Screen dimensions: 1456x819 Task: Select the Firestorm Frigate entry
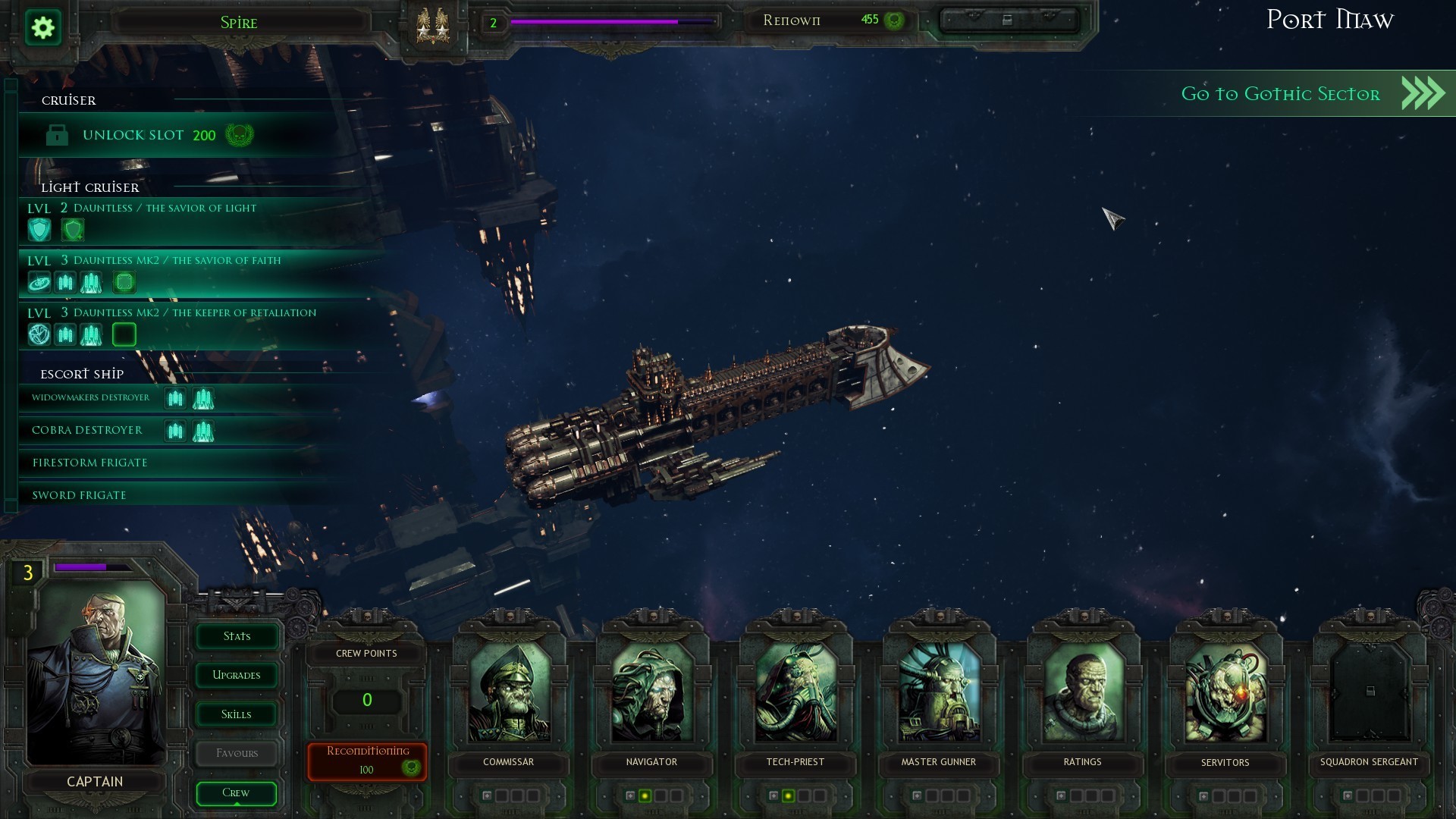[x=90, y=463]
